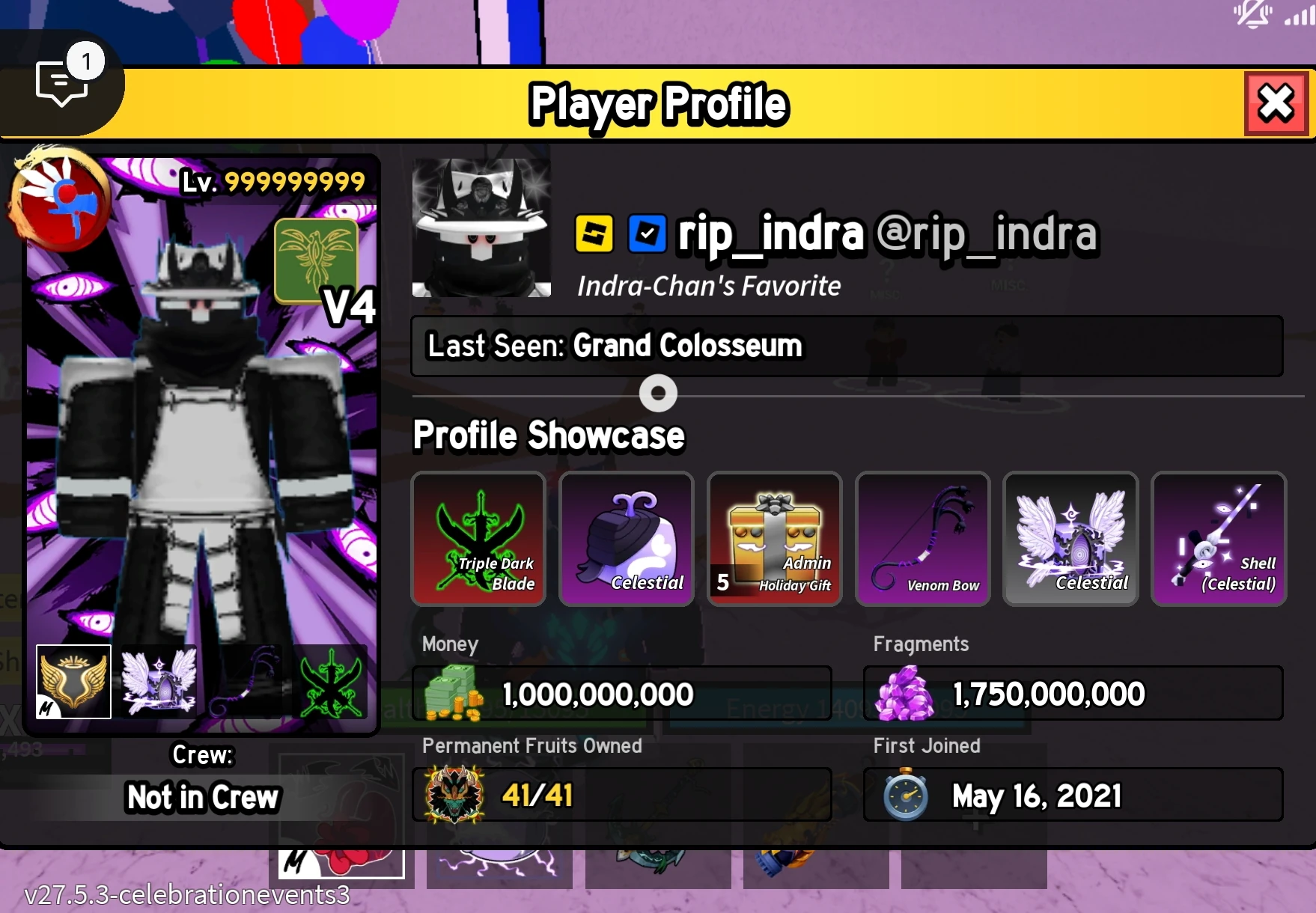Select the Celestial fruit in Profile Showcase
1316x913 pixels.
(x=626, y=539)
